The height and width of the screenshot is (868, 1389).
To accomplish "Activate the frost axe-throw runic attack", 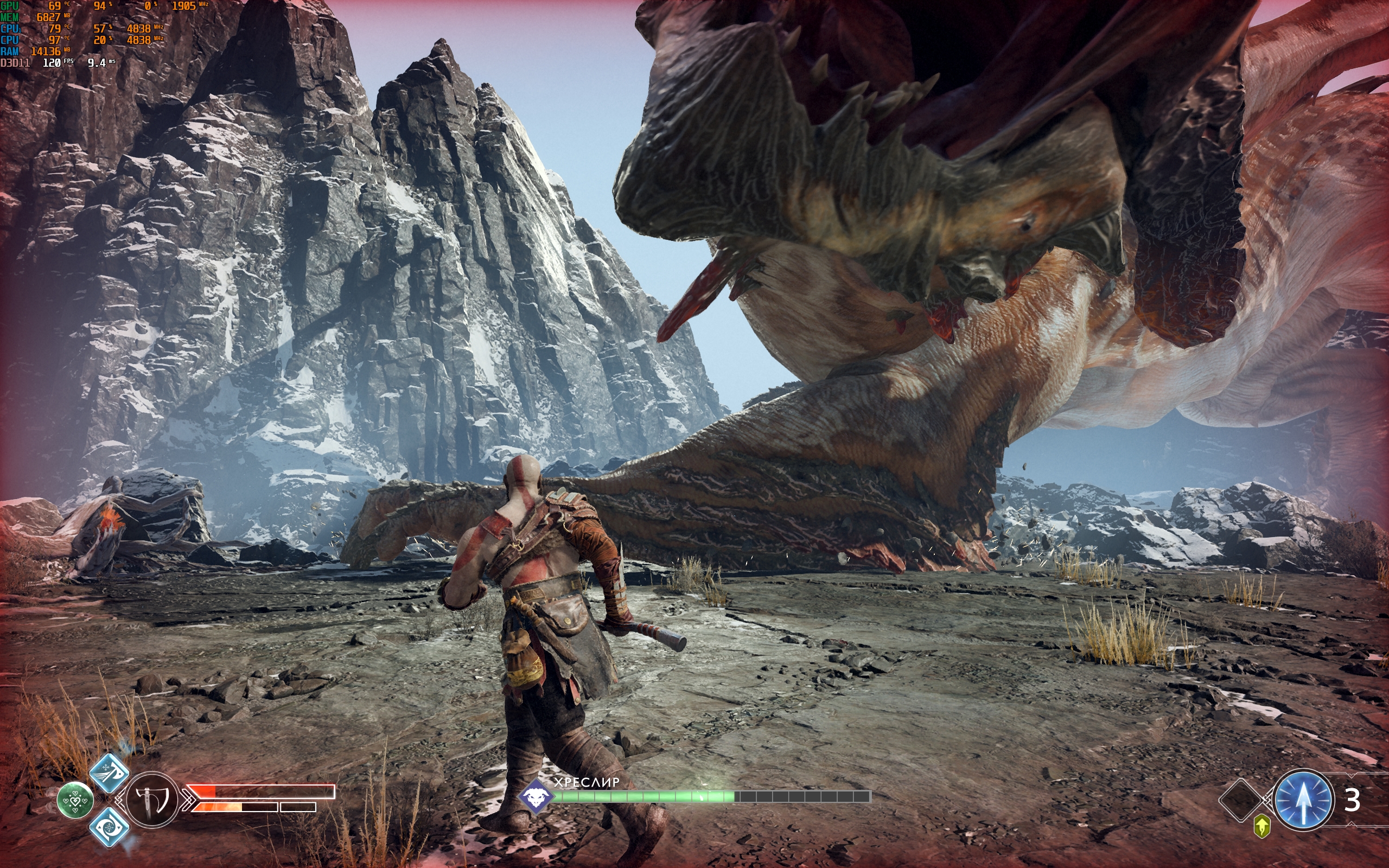I will point(109,773).
